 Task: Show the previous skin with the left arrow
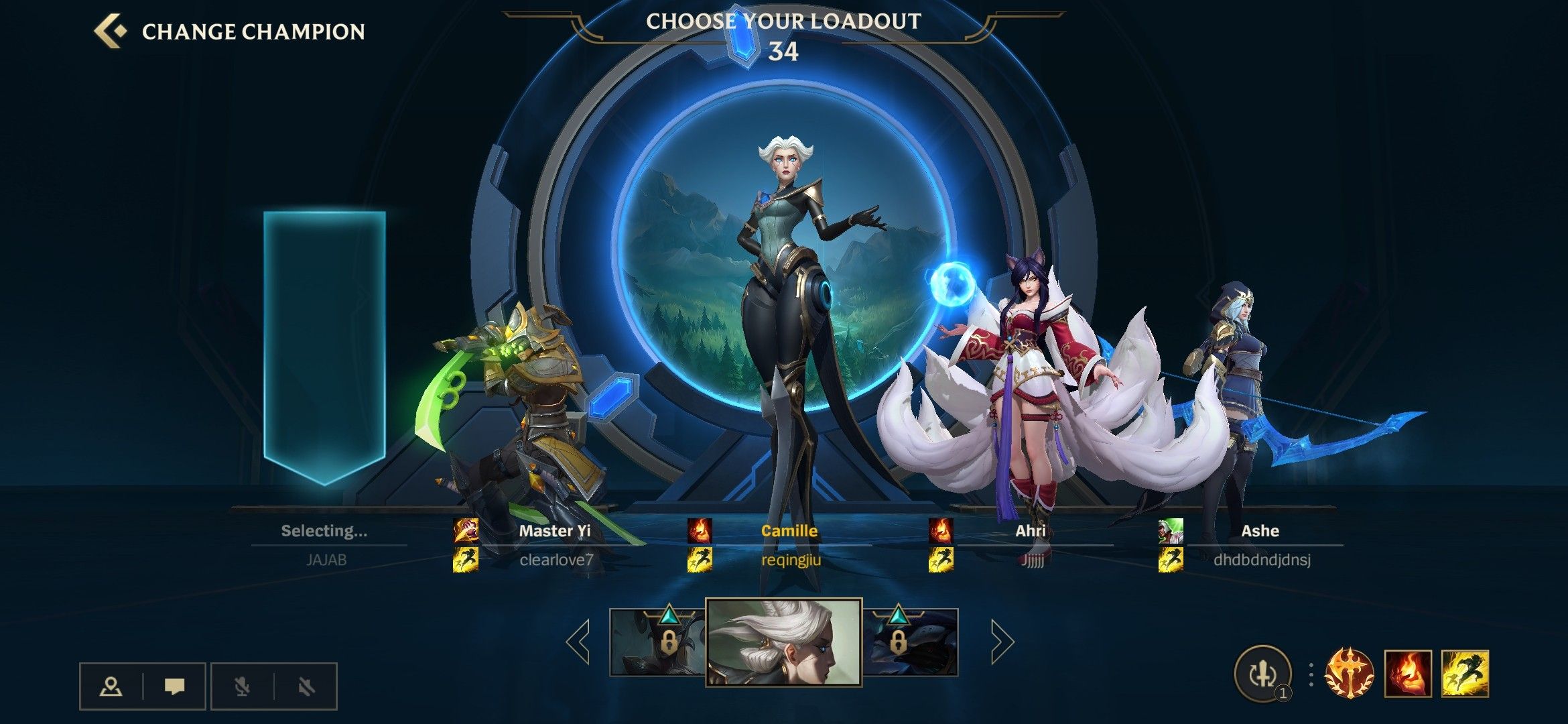pyautogui.click(x=578, y=642)
